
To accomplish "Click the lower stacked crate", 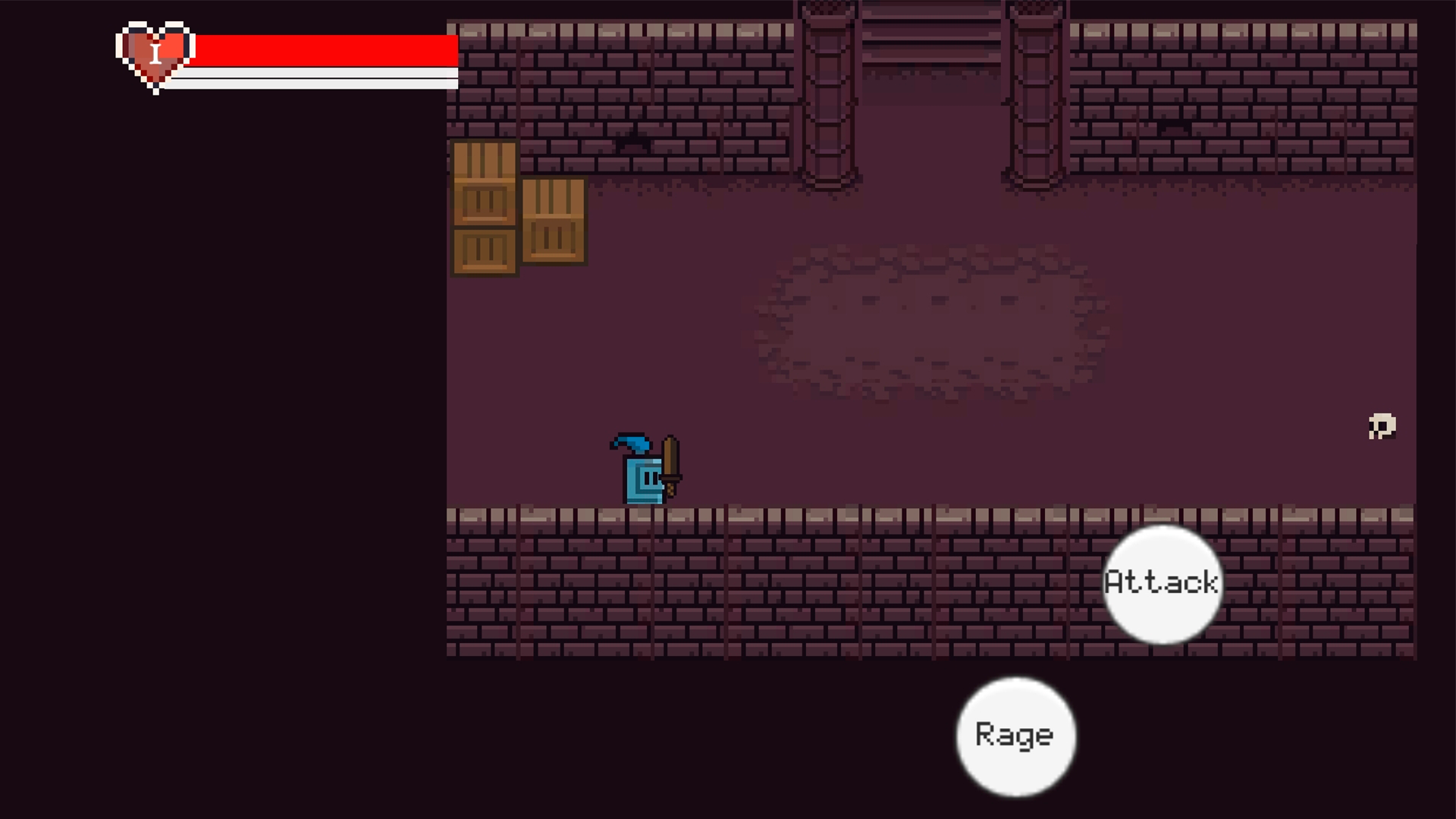I will (x=485, y=250).
